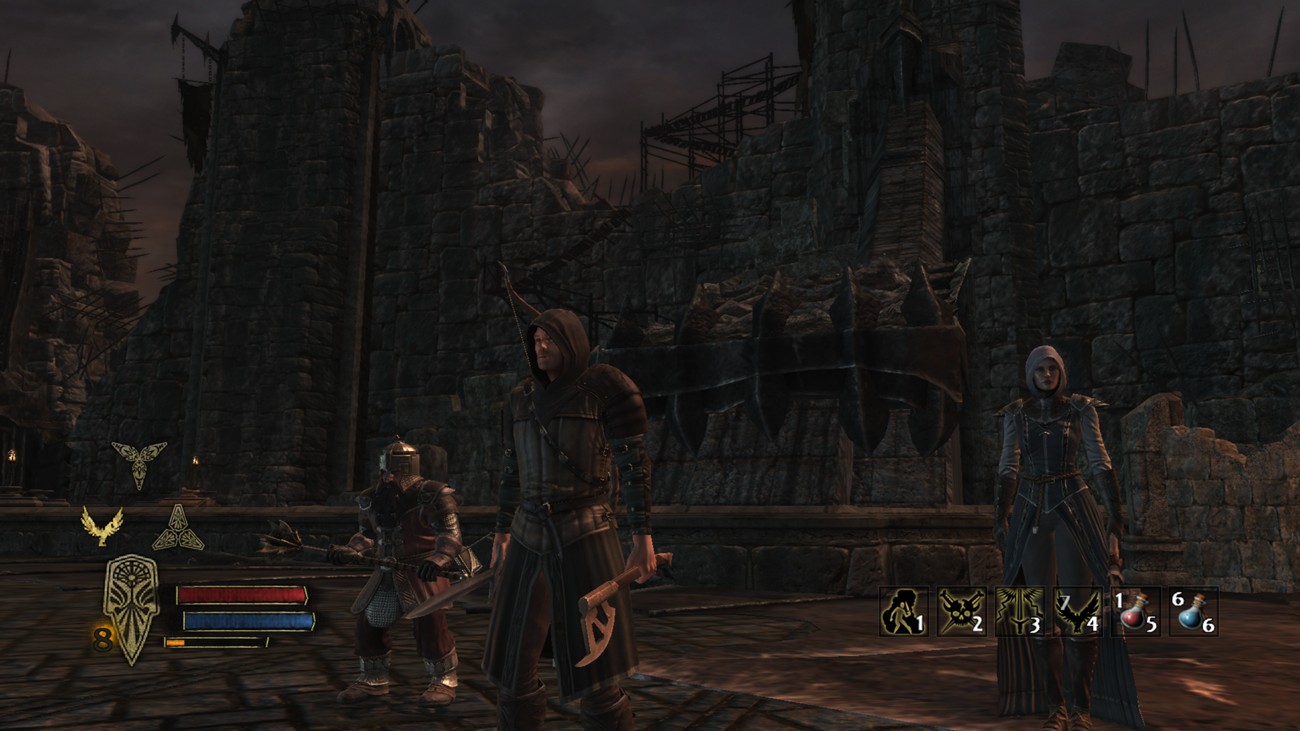Select the three-triangle trefoil emblem
This screenshot has height=731, width=1300.
coord(178,529)
